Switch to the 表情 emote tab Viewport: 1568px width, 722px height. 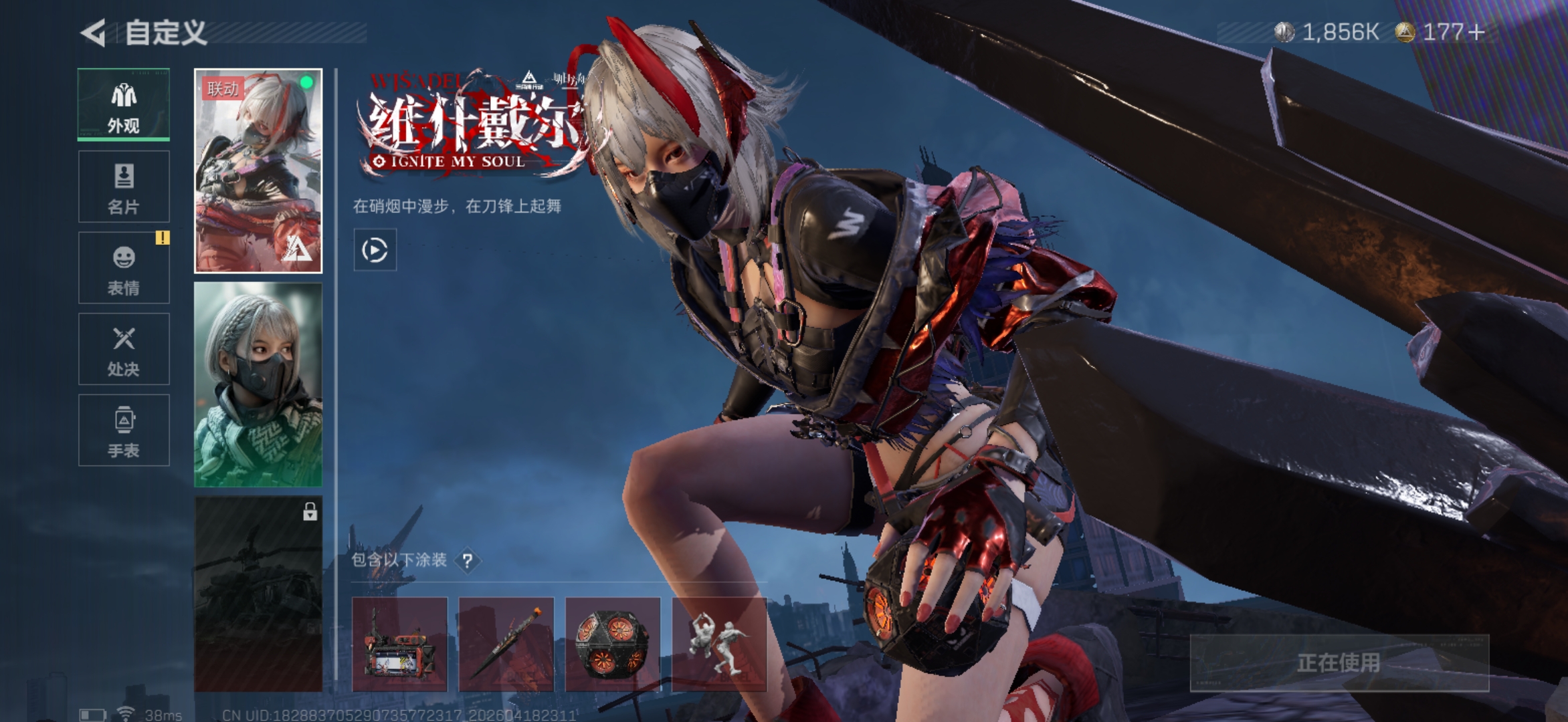coord(124,268)
